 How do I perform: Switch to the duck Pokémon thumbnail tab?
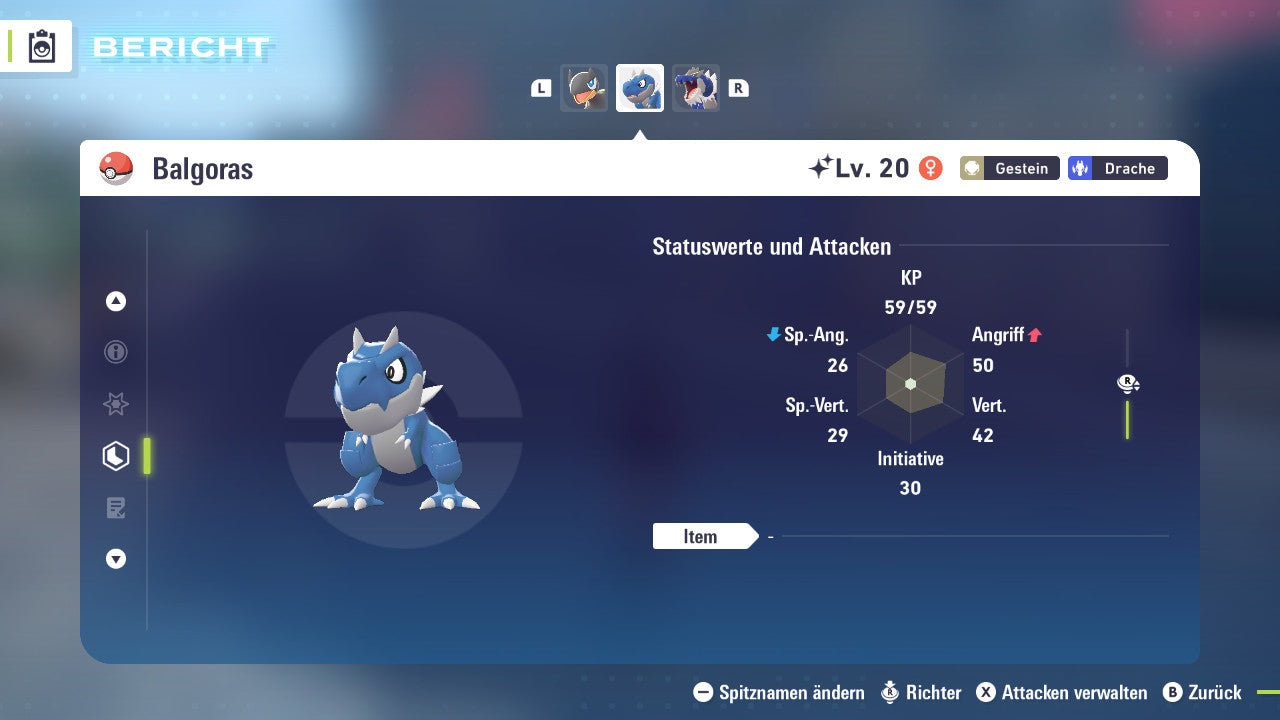[584, 88]
